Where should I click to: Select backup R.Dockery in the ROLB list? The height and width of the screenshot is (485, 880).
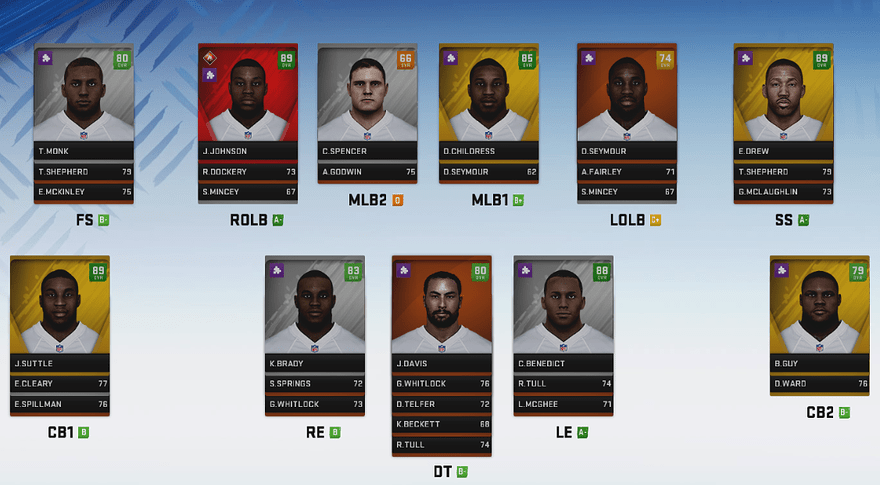click(x=248, y=171)
